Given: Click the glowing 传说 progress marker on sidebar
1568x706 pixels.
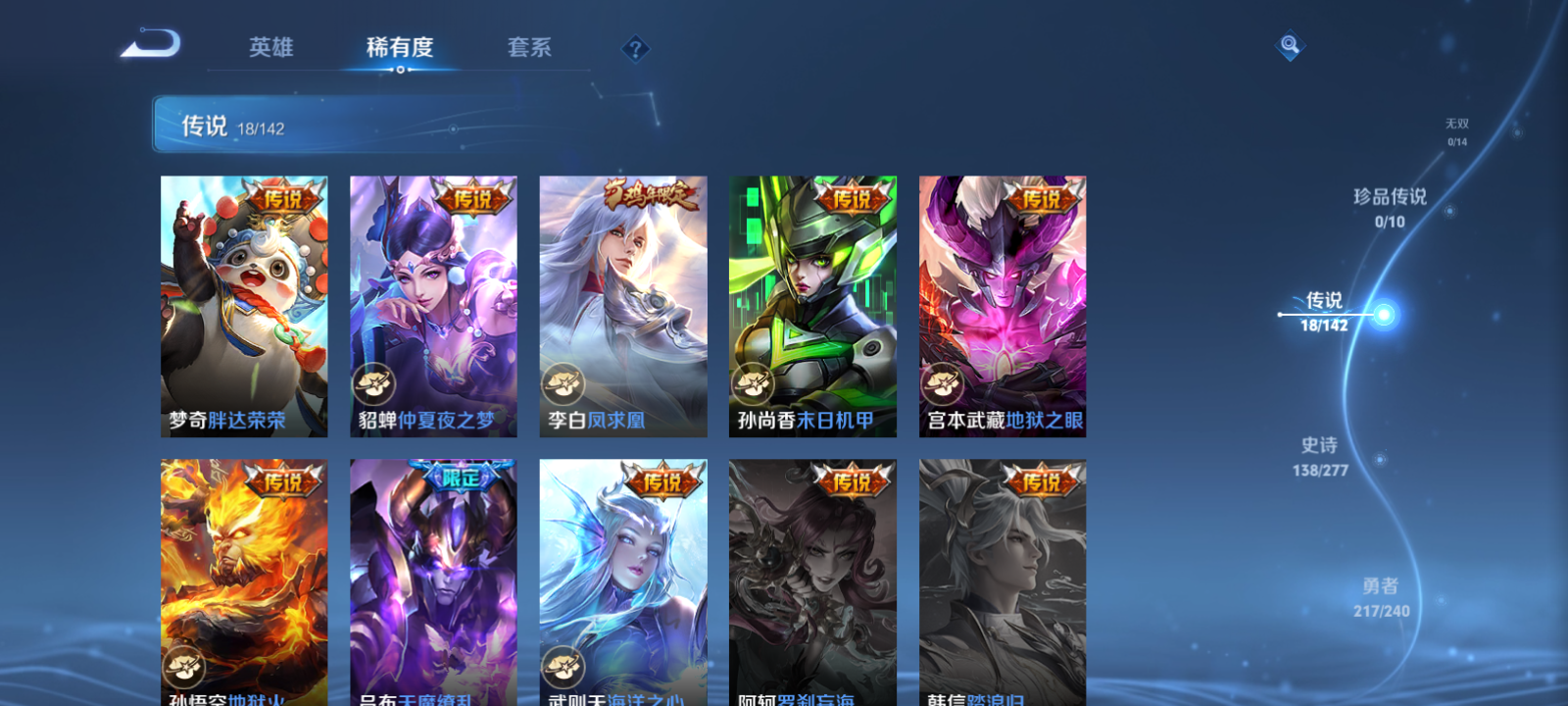Looking at the screenshot, I should (1380, 315).
